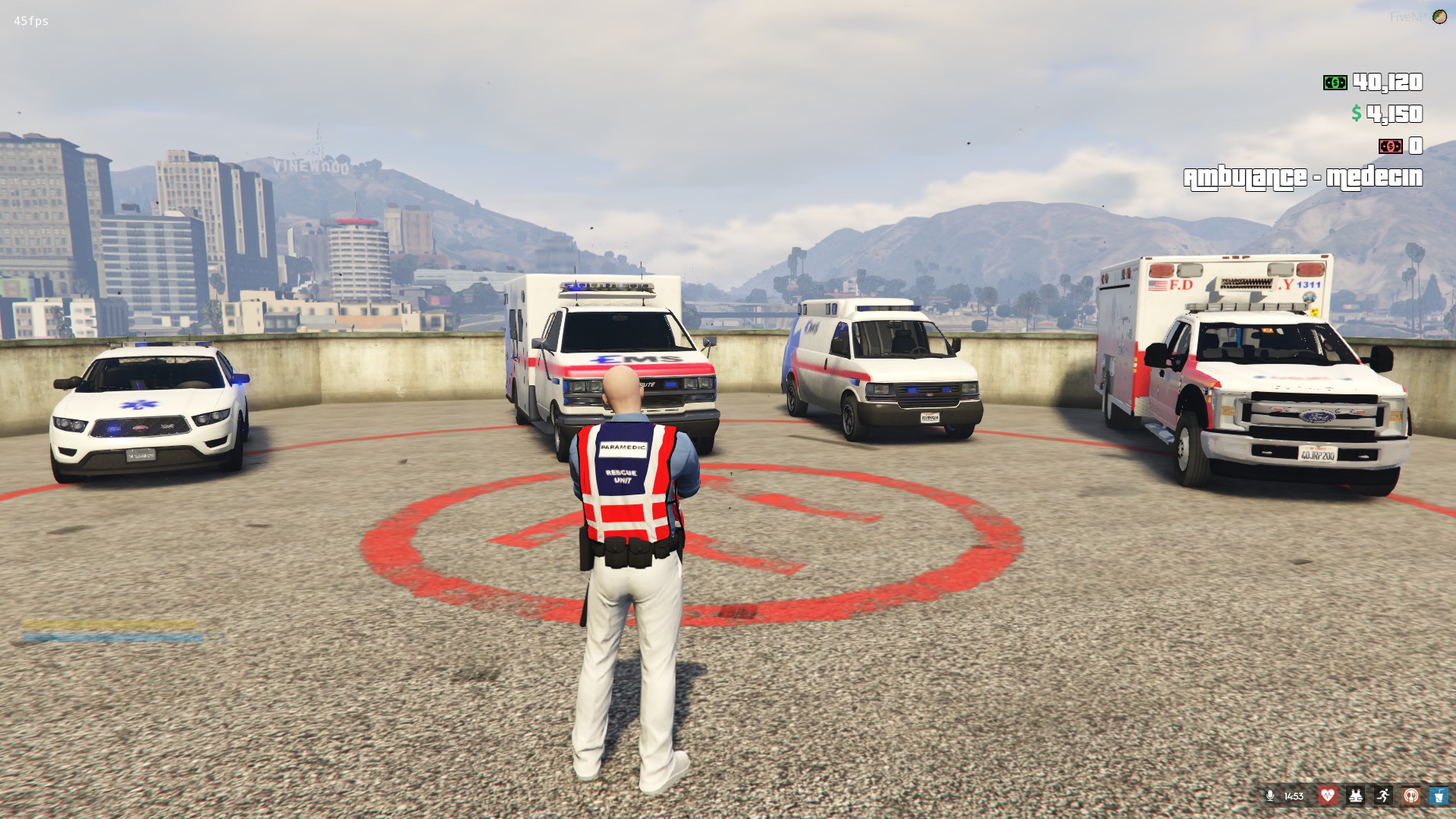This screenshot has width=1456, height=819.
Task: Select the red dirty money banknote icon
Action: (x=1390, y=146)
